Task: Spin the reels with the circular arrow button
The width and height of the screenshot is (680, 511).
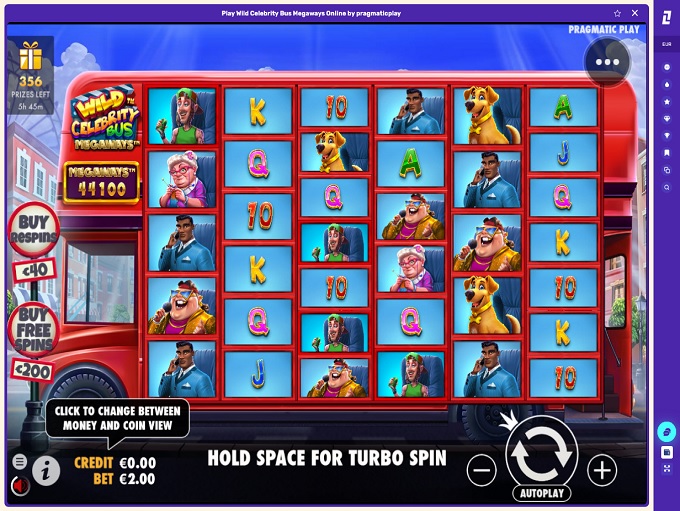Action: pyautogui.click(x=541, y=452)
